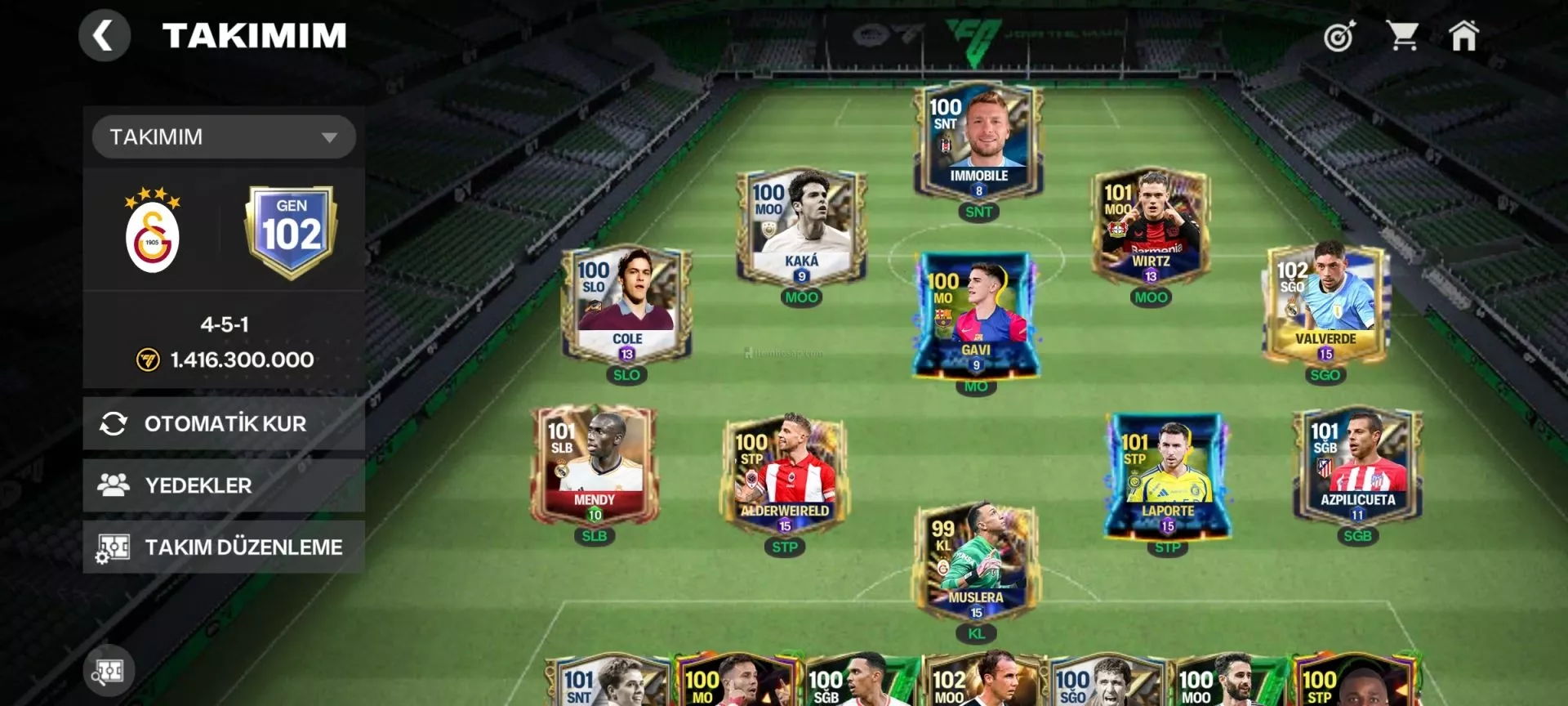Screen dimensions: 1568x706
Task: Select the Mendy left-back card
Action: [595, 465]
